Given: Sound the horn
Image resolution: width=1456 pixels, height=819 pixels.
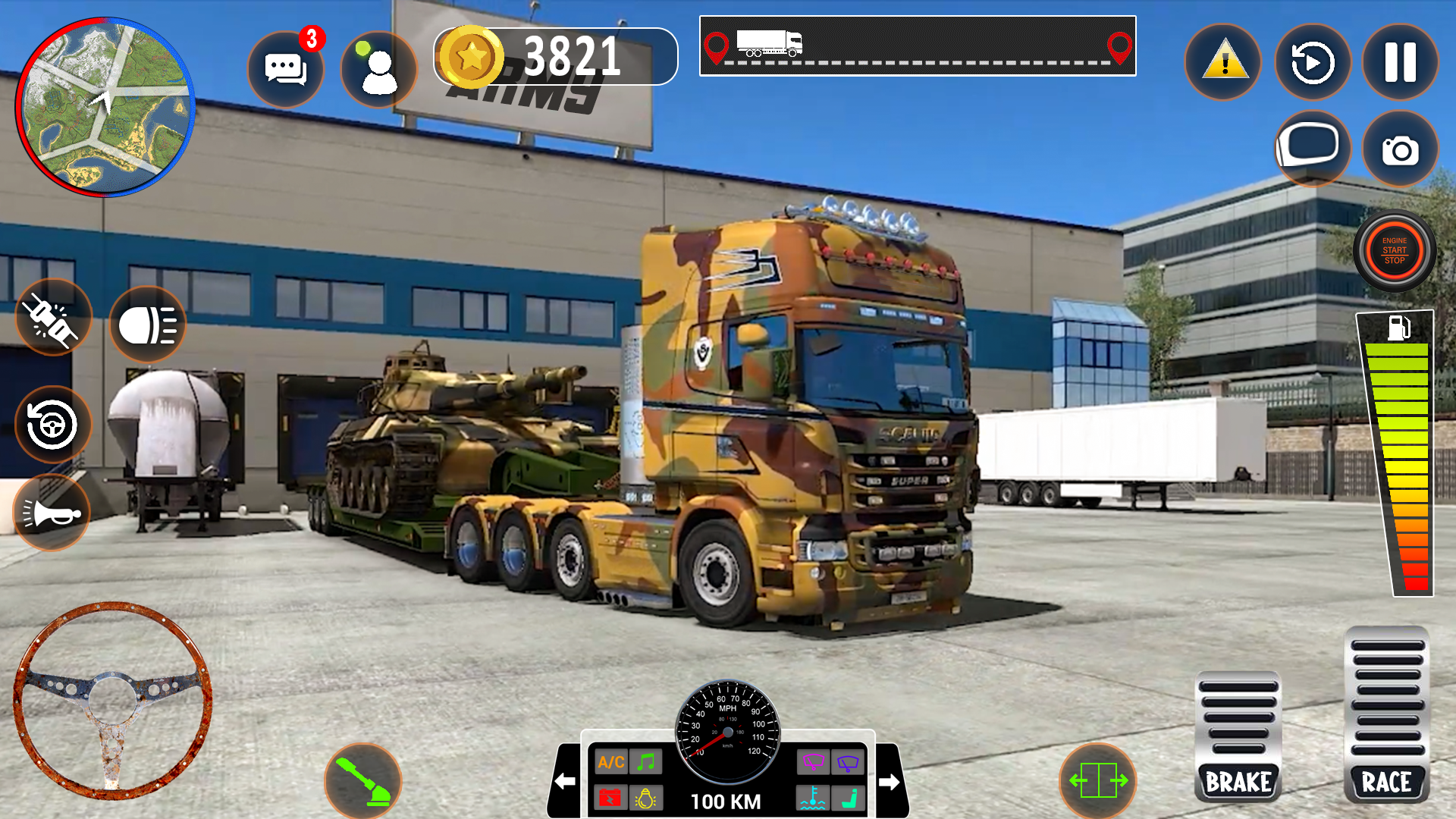Looking at the screenshot, I should click(x=52, y=513).
